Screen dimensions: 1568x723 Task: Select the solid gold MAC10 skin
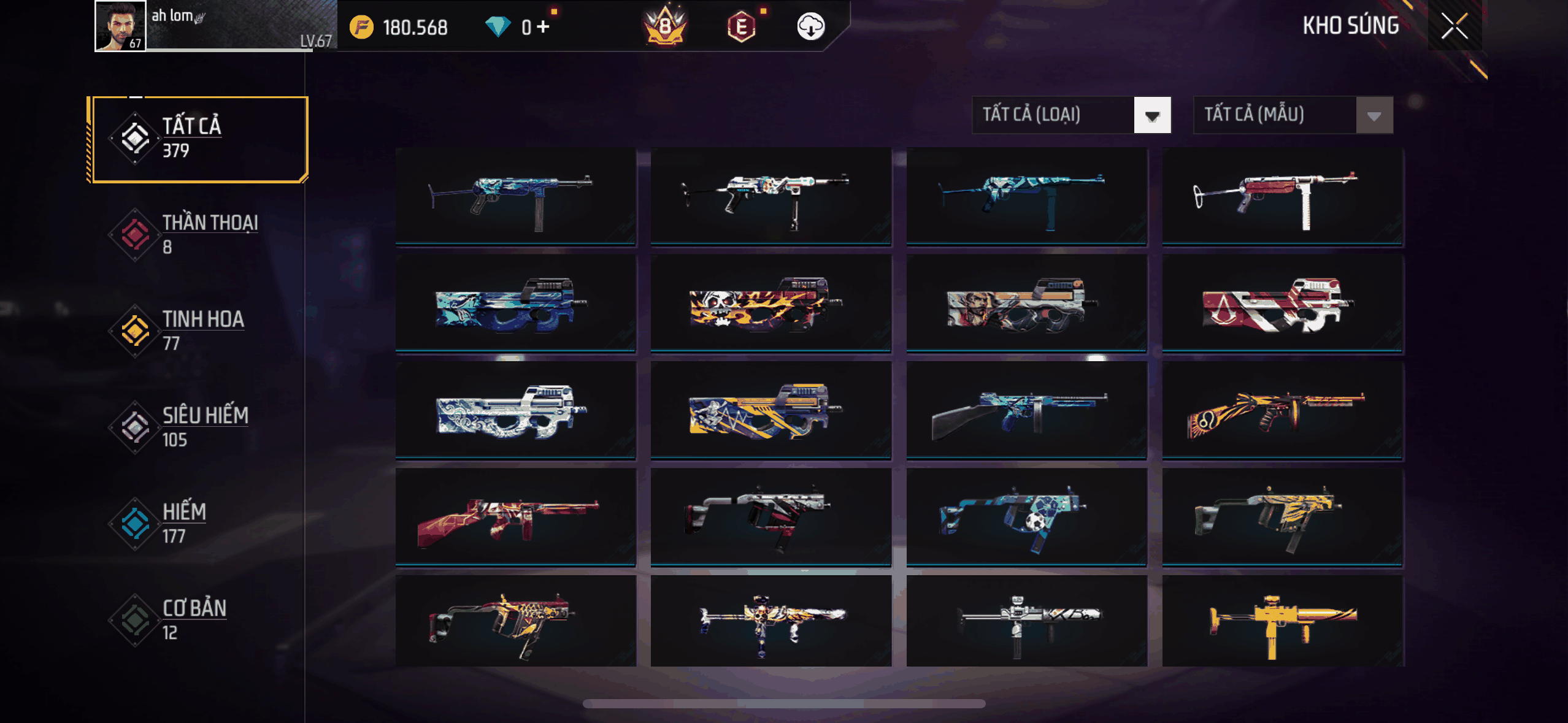point(1282,622)
